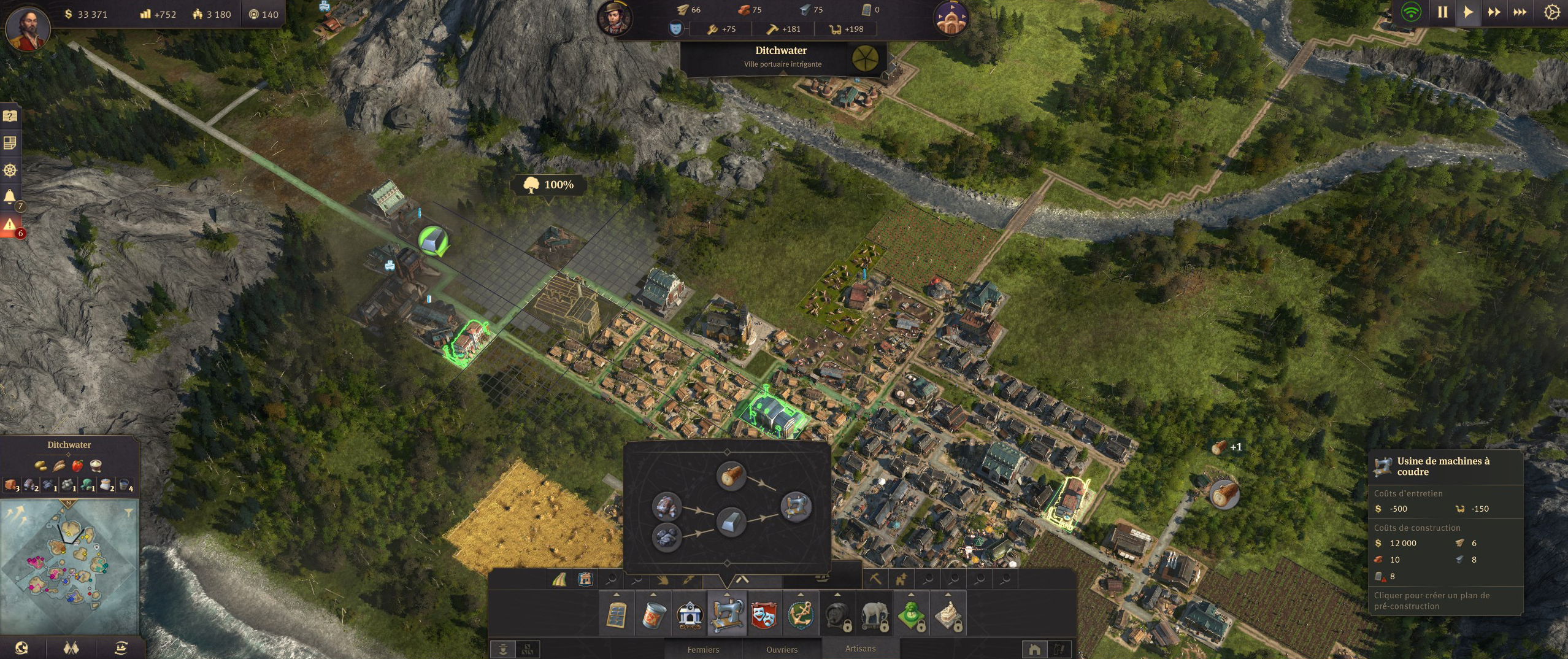Select the road building tool
The image size is (1568, 659).
(x=559, y=579)
